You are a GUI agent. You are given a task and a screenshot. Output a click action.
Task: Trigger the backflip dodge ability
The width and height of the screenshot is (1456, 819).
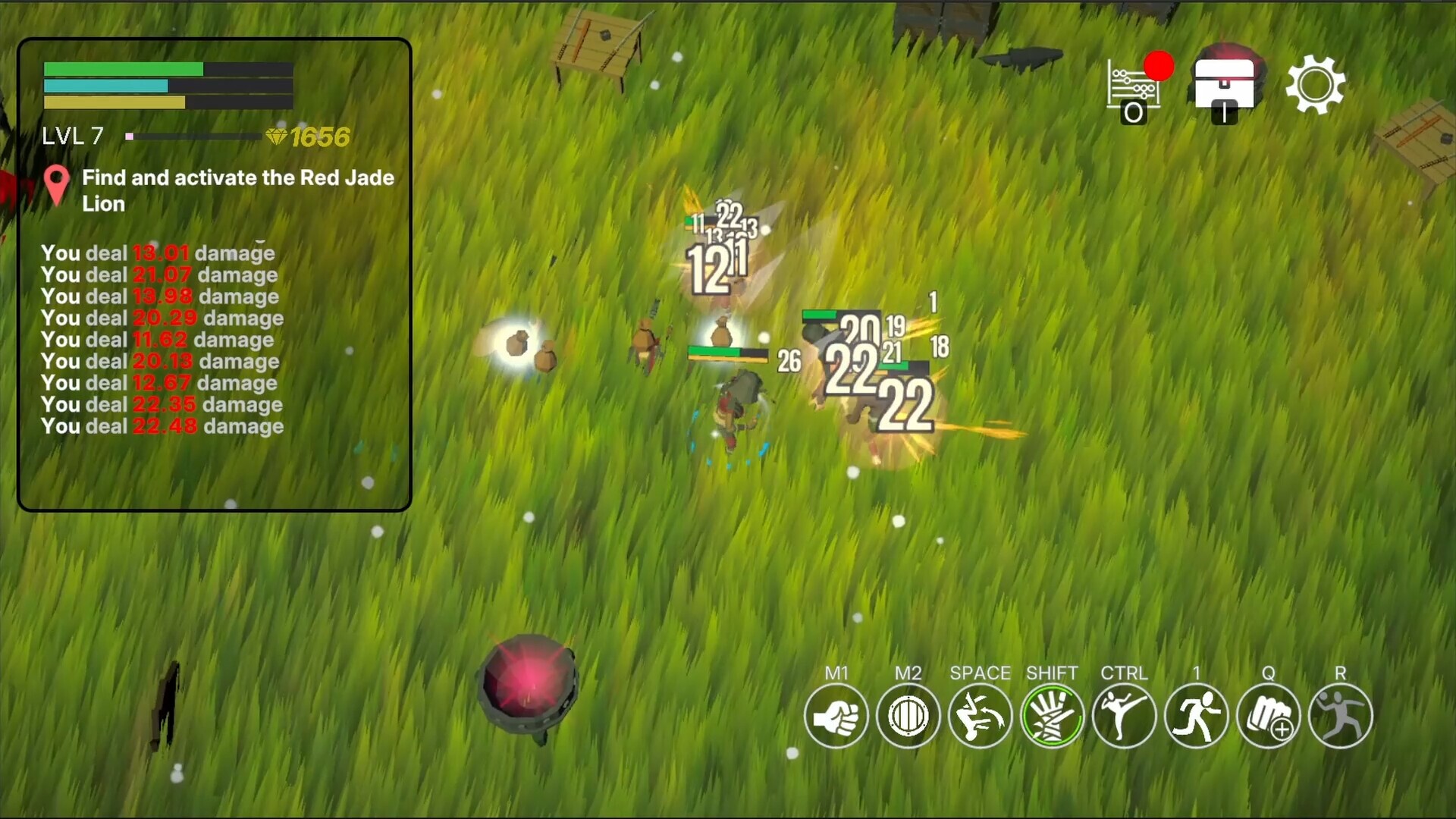pos(980,716)
